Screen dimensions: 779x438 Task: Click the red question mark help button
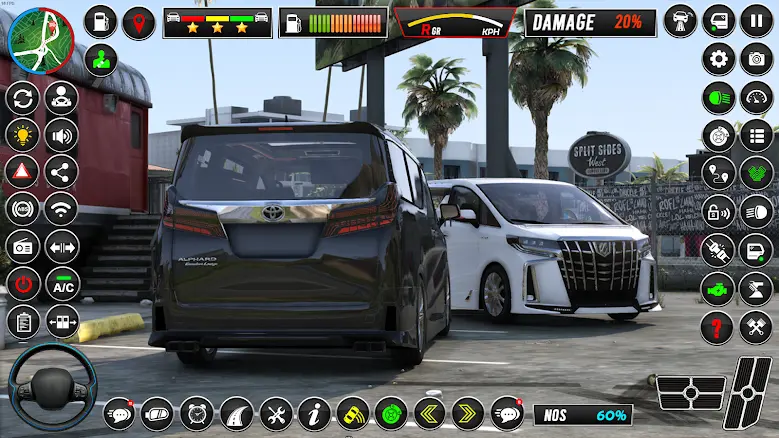(718, 326)
